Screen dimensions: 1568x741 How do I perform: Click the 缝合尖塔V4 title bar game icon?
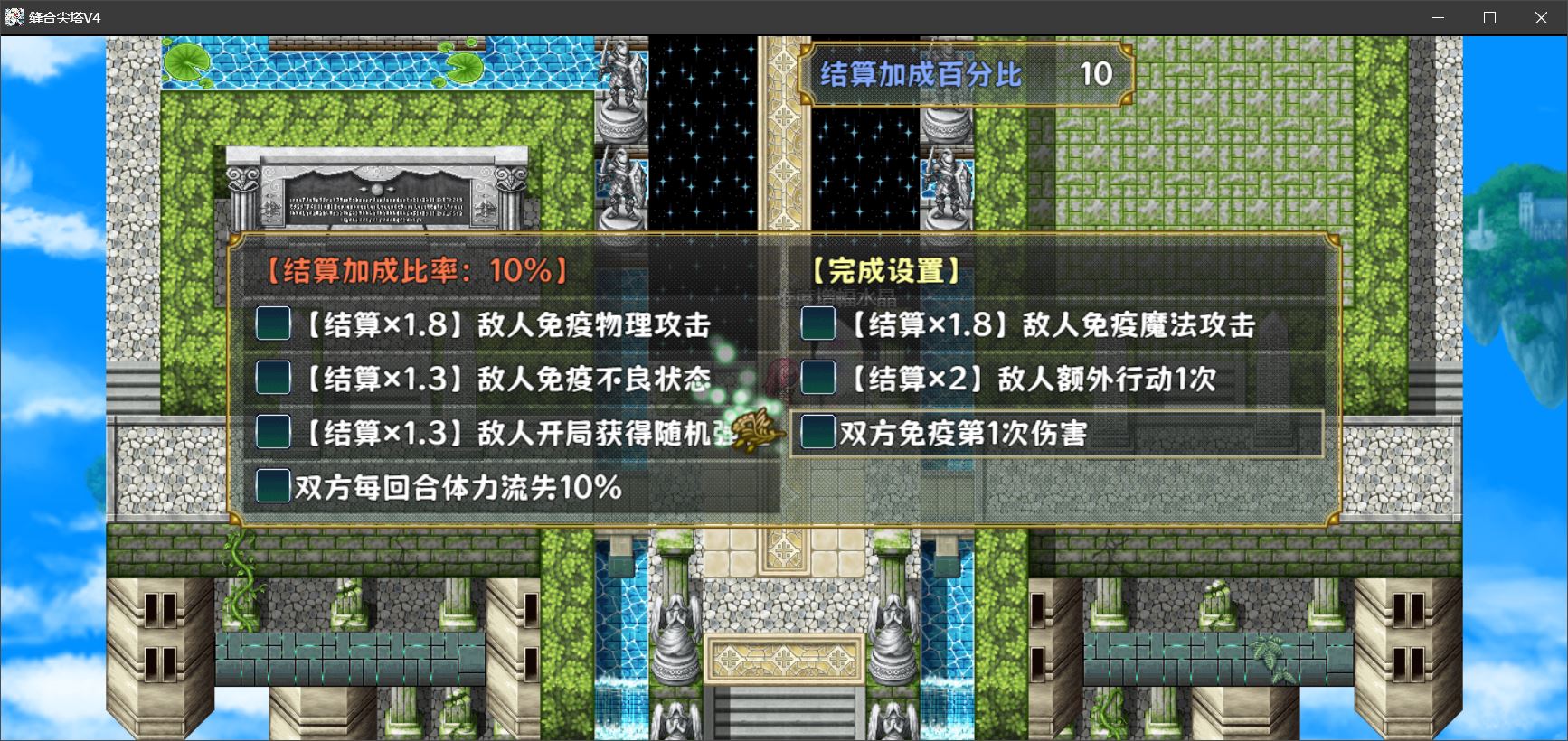tap(13, 15)
